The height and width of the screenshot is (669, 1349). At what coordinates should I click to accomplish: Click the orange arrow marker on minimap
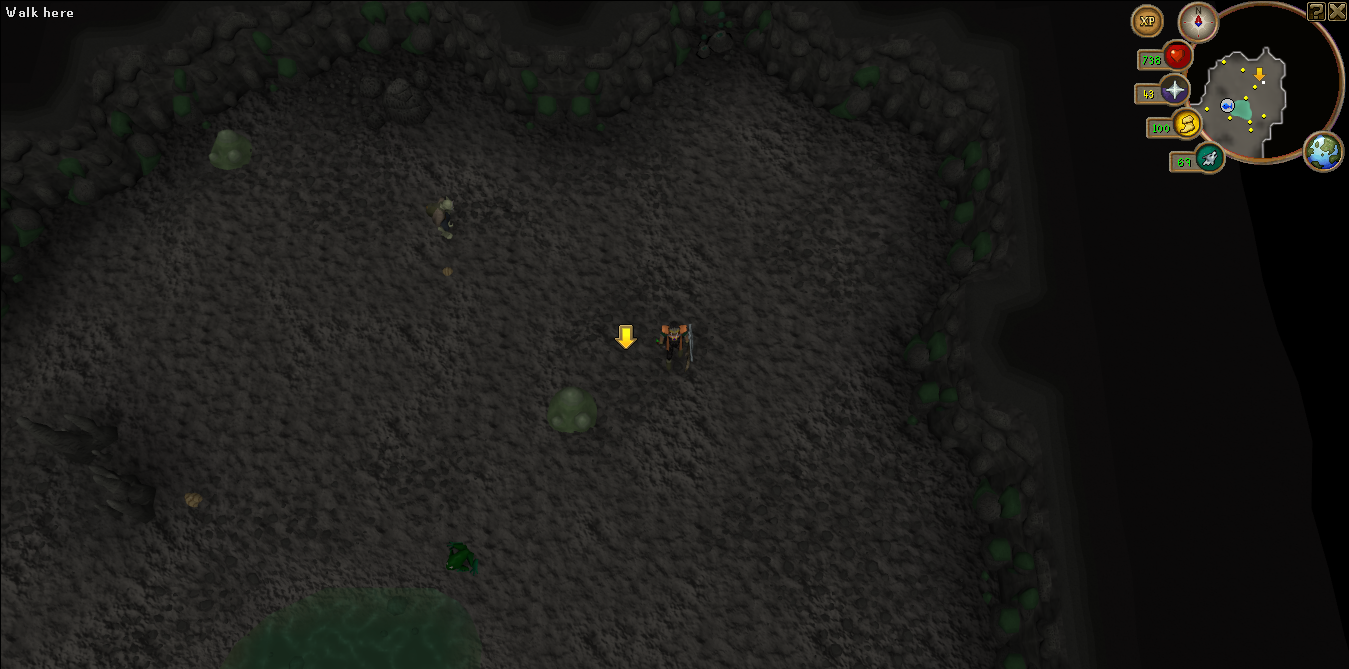point(1259,74)
